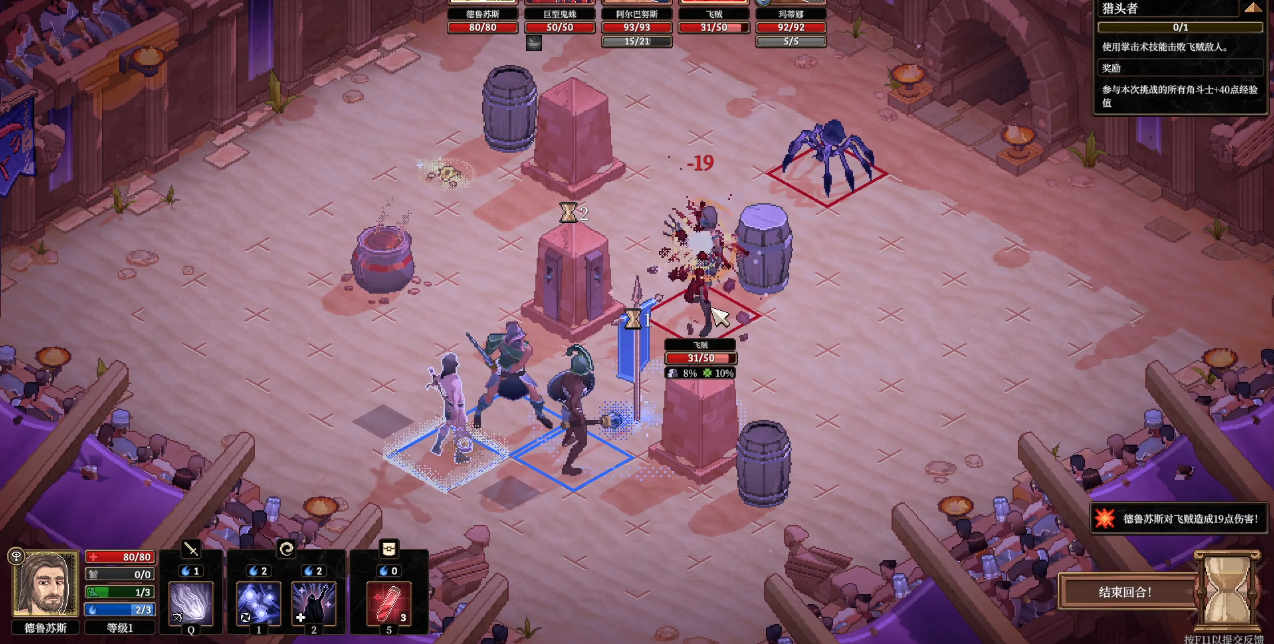Use the blue orbs ability

[258, 603]
